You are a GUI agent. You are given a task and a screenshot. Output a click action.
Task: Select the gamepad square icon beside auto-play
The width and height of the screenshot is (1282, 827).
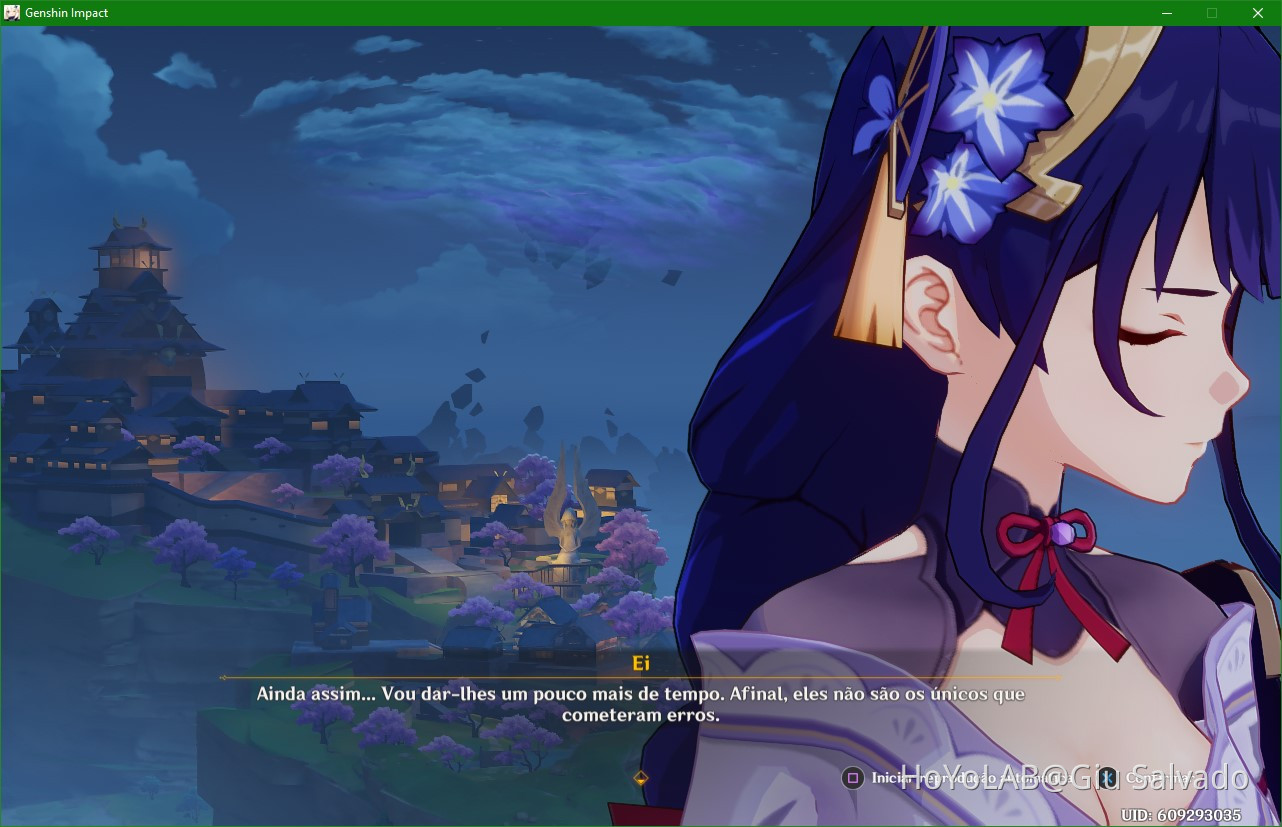[x=853, y=778]
